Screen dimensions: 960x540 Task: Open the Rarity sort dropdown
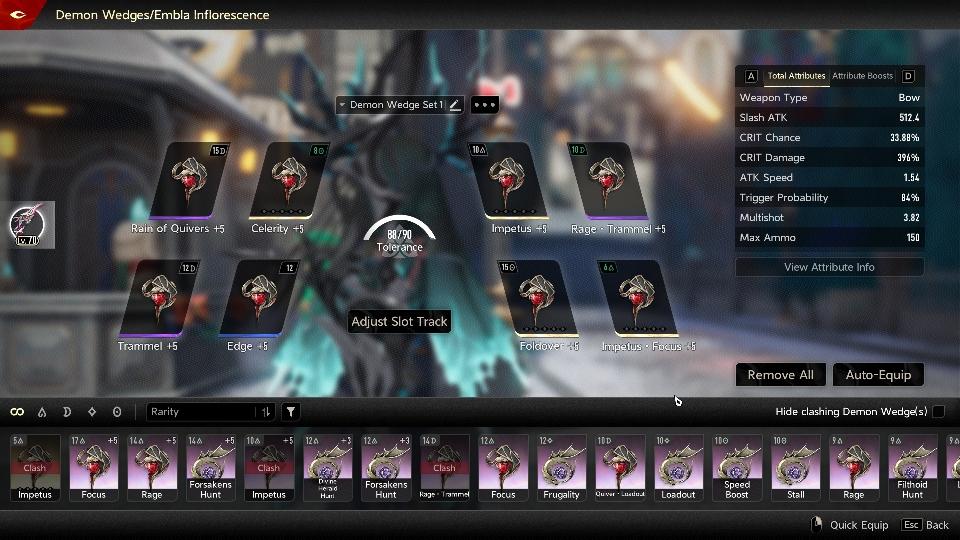pyautogui.click(x=211, y=412)
